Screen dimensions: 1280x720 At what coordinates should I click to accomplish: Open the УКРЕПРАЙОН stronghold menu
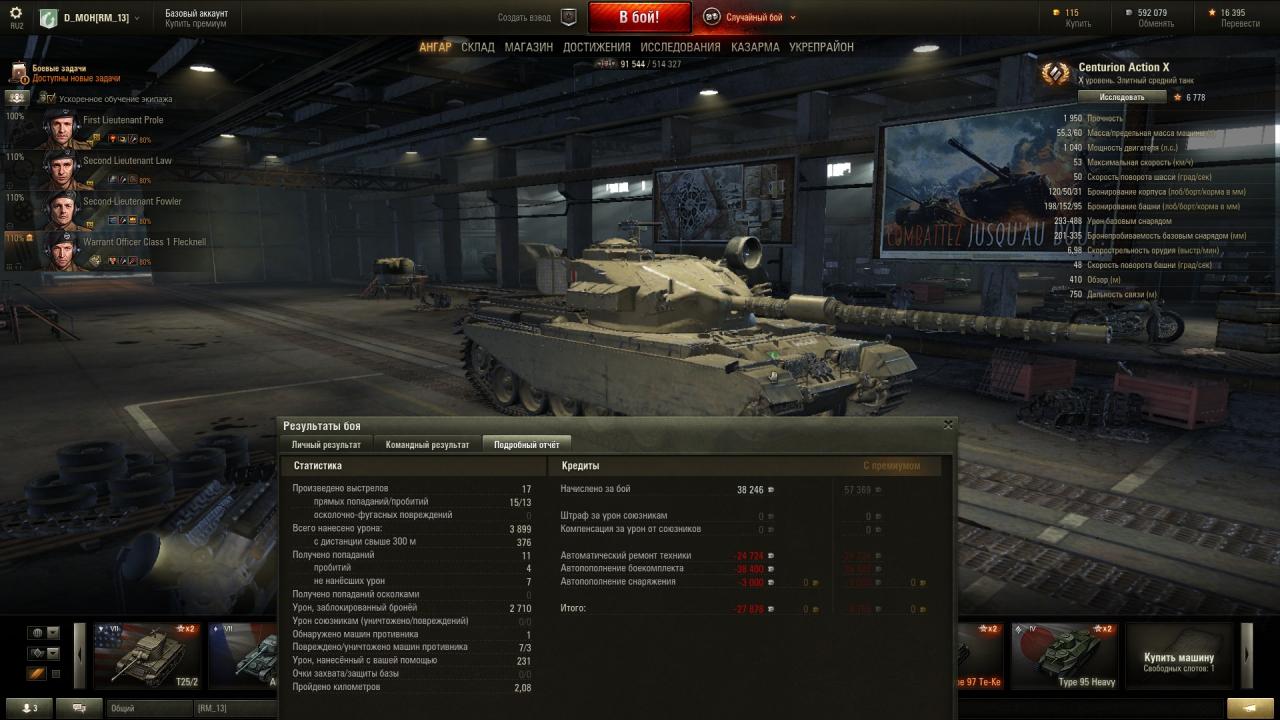[821, 47]
